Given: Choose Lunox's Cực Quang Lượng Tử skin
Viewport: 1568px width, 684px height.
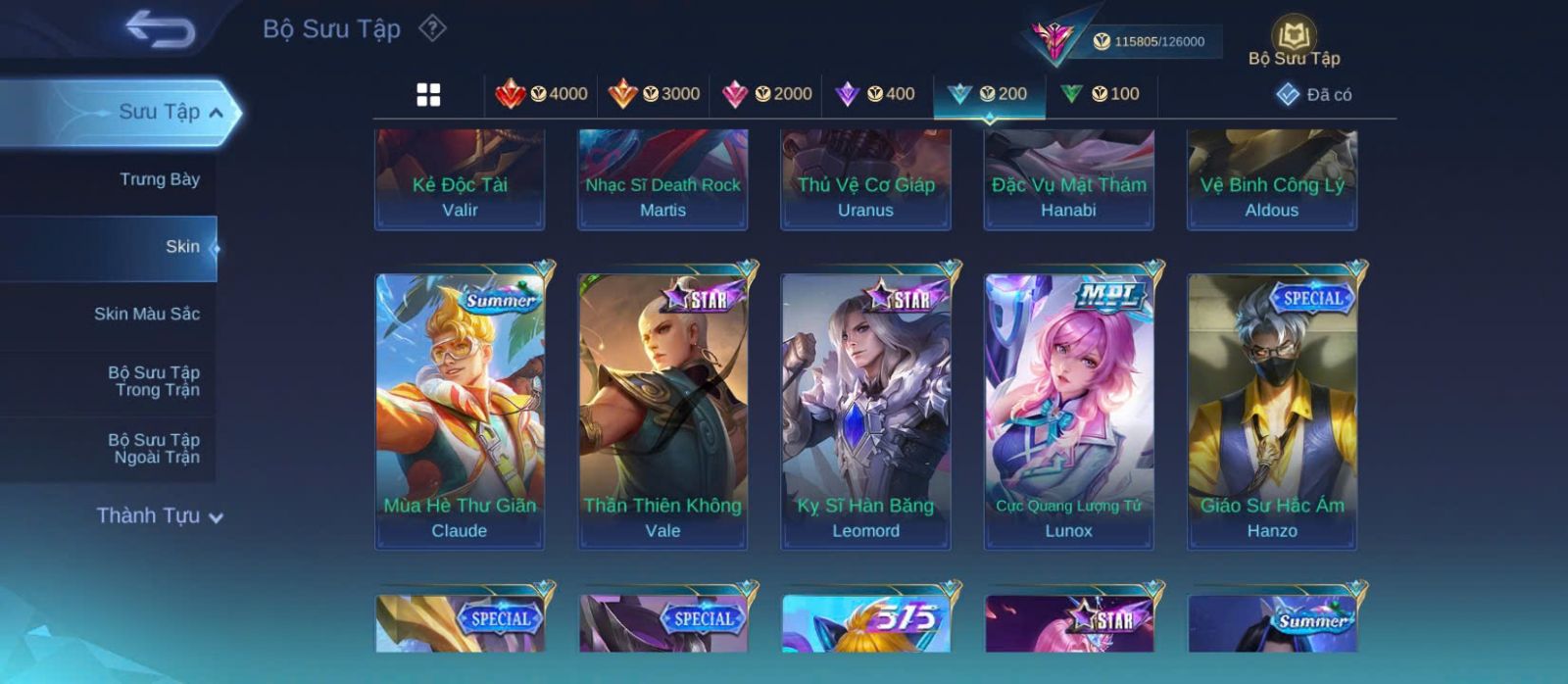Looking at the screenshot, I should 1068,410.
